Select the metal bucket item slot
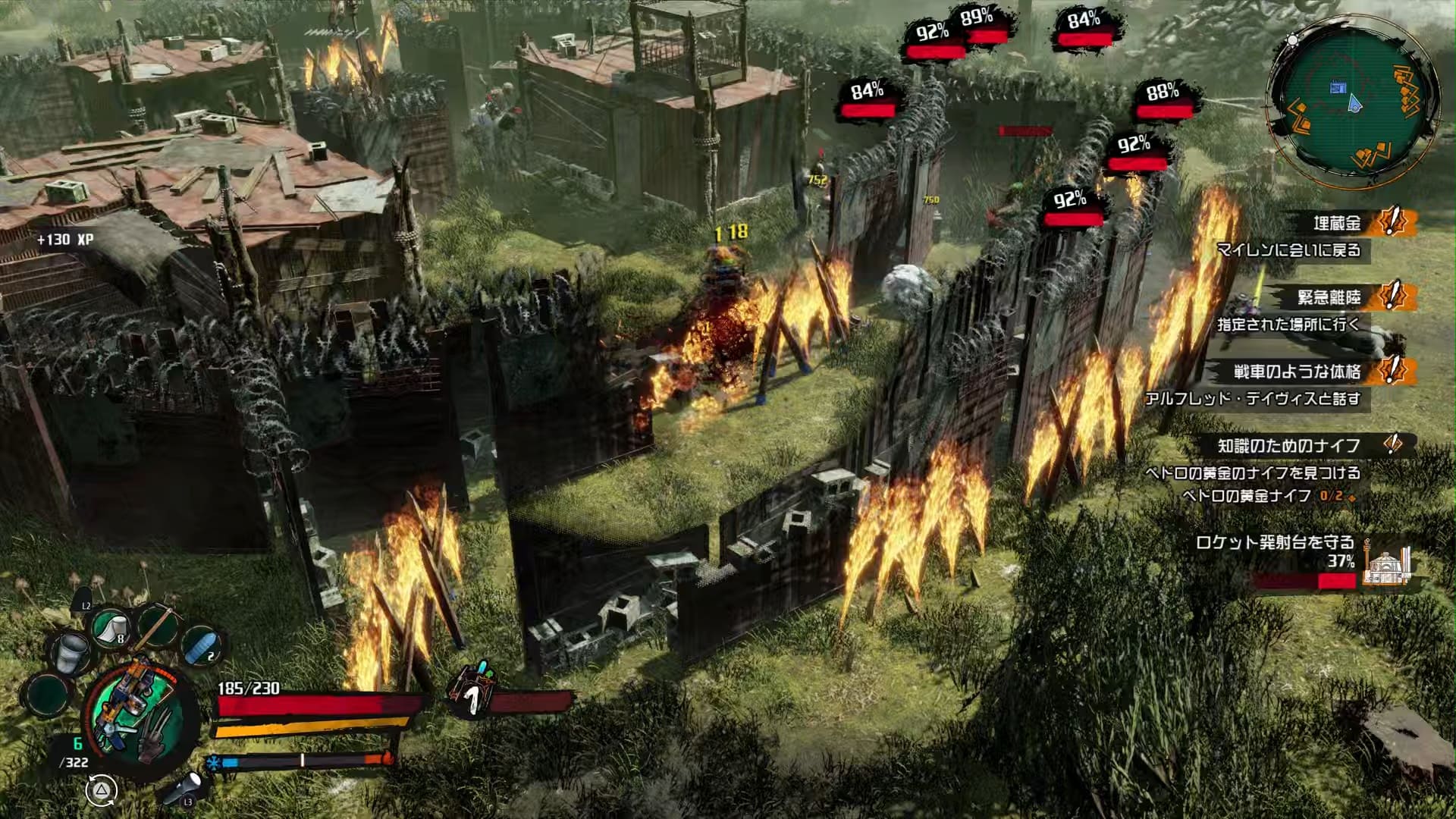Viewport: 1456px width, 819px height. click(x=71, y=652)
